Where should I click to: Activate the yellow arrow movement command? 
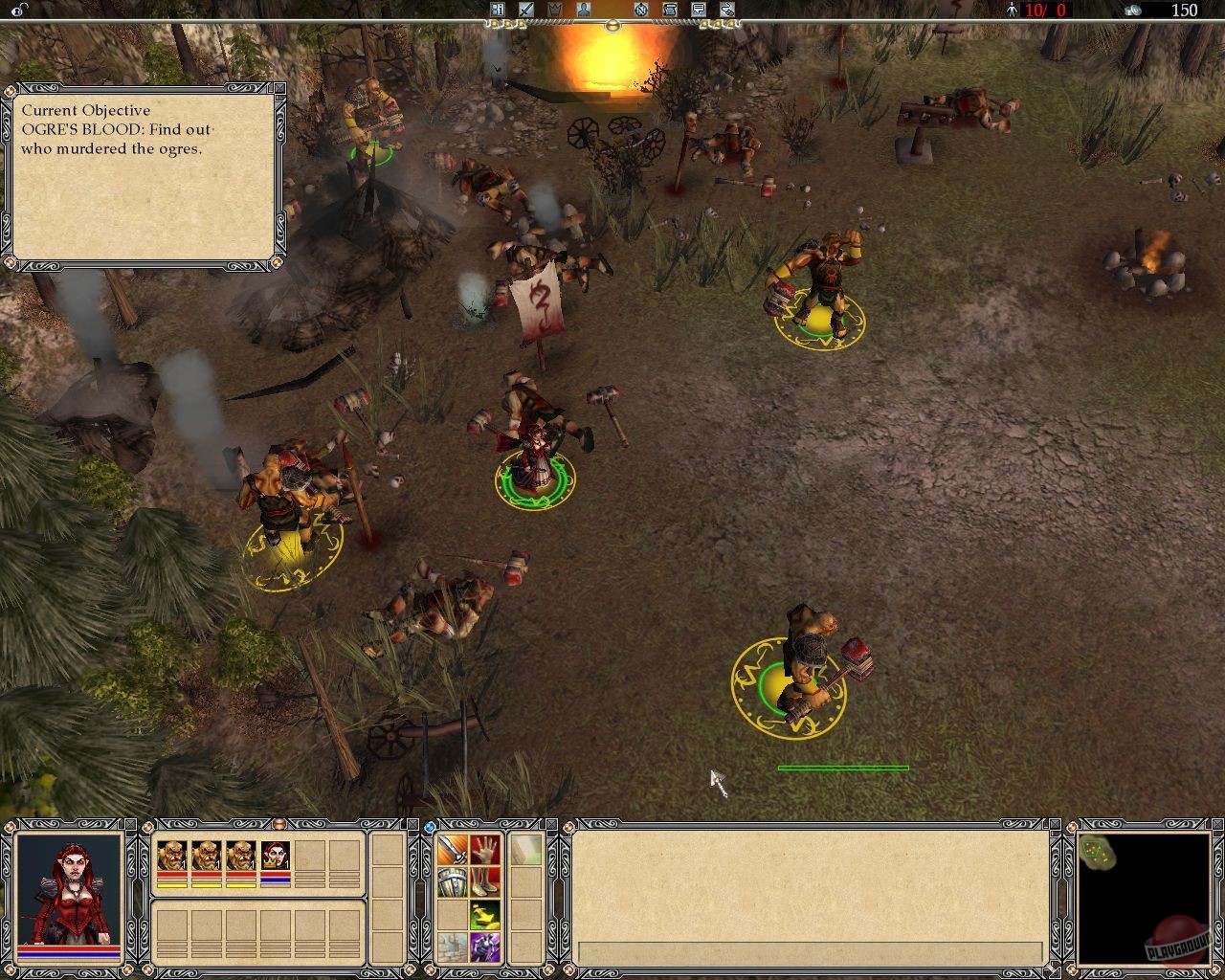click(x=484, y=916)
